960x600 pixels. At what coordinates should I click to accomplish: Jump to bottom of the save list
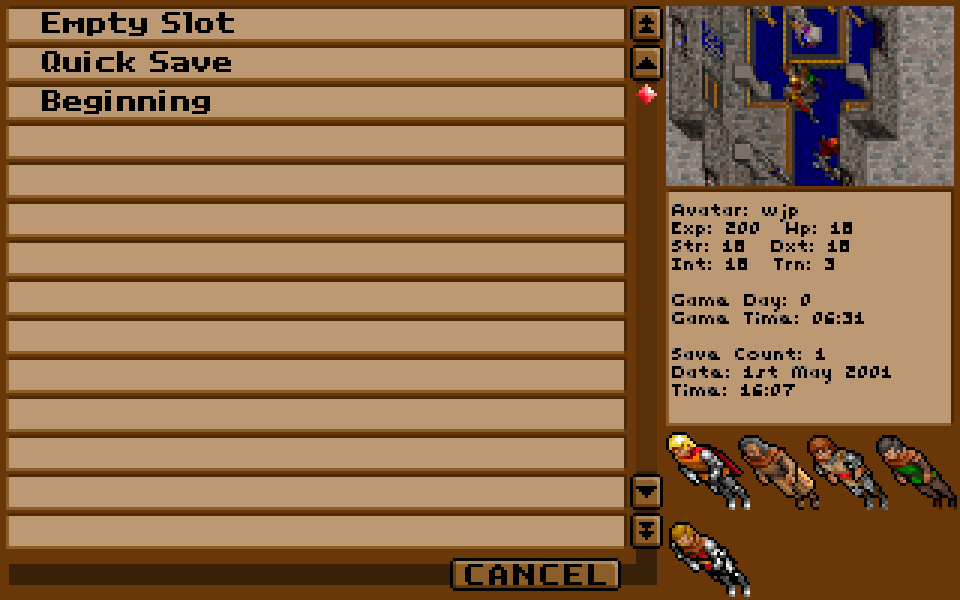[647, 530]
